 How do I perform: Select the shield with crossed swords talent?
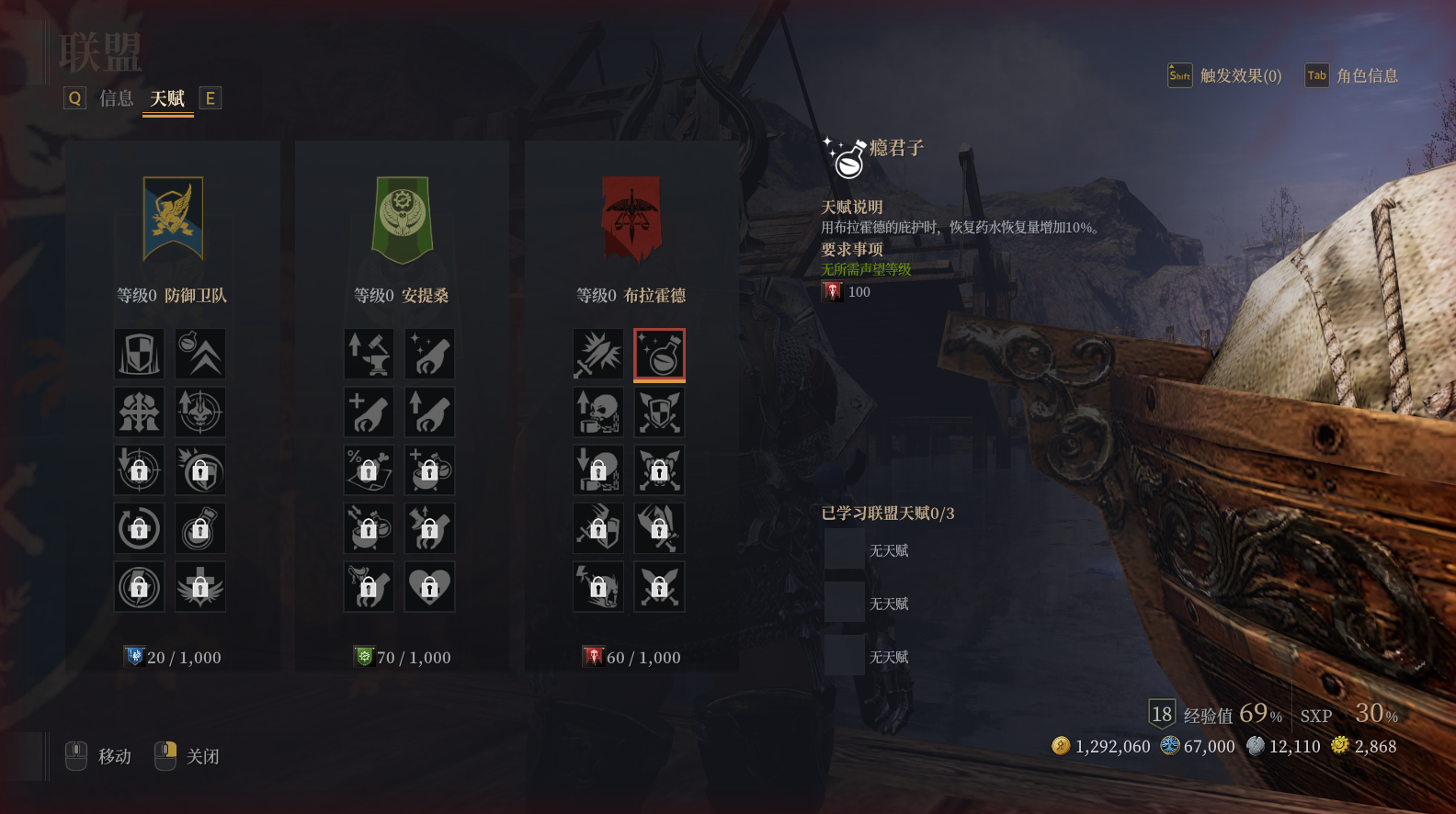[659, 412]
